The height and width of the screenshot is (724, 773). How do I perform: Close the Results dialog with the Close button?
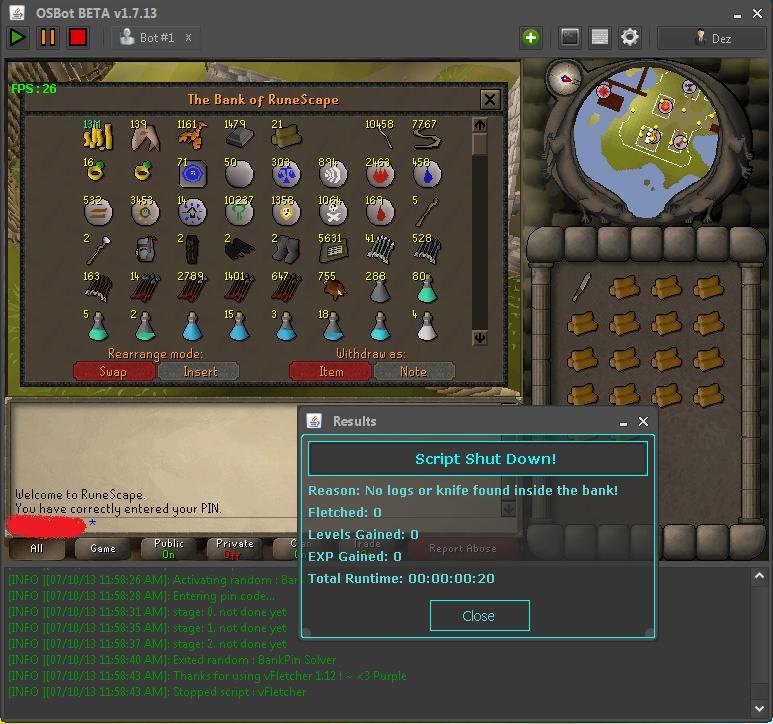pyautogui.click(x=479, y=615)
